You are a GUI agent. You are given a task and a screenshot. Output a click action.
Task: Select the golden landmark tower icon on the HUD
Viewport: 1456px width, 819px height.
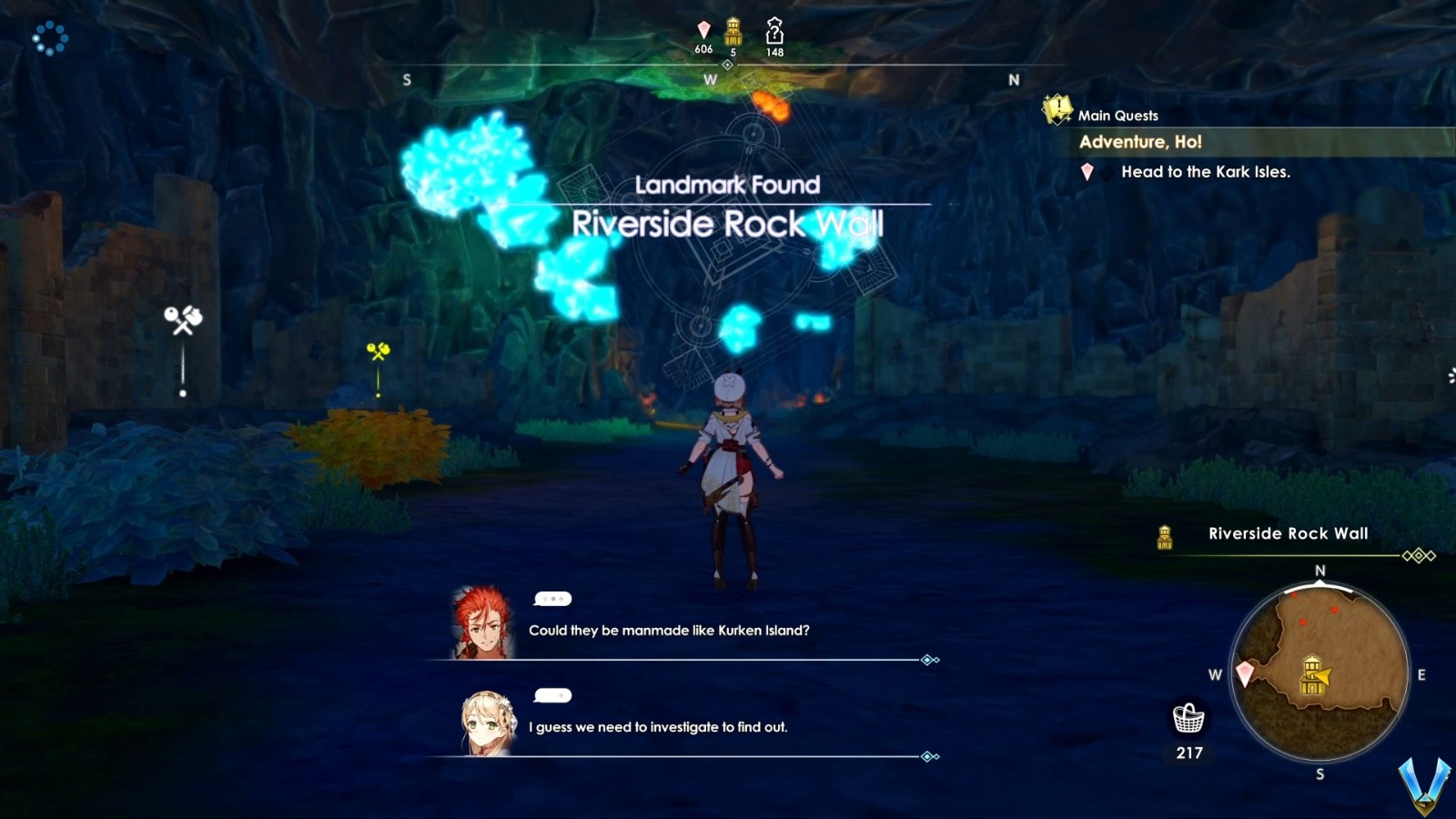tap(732, 30)
